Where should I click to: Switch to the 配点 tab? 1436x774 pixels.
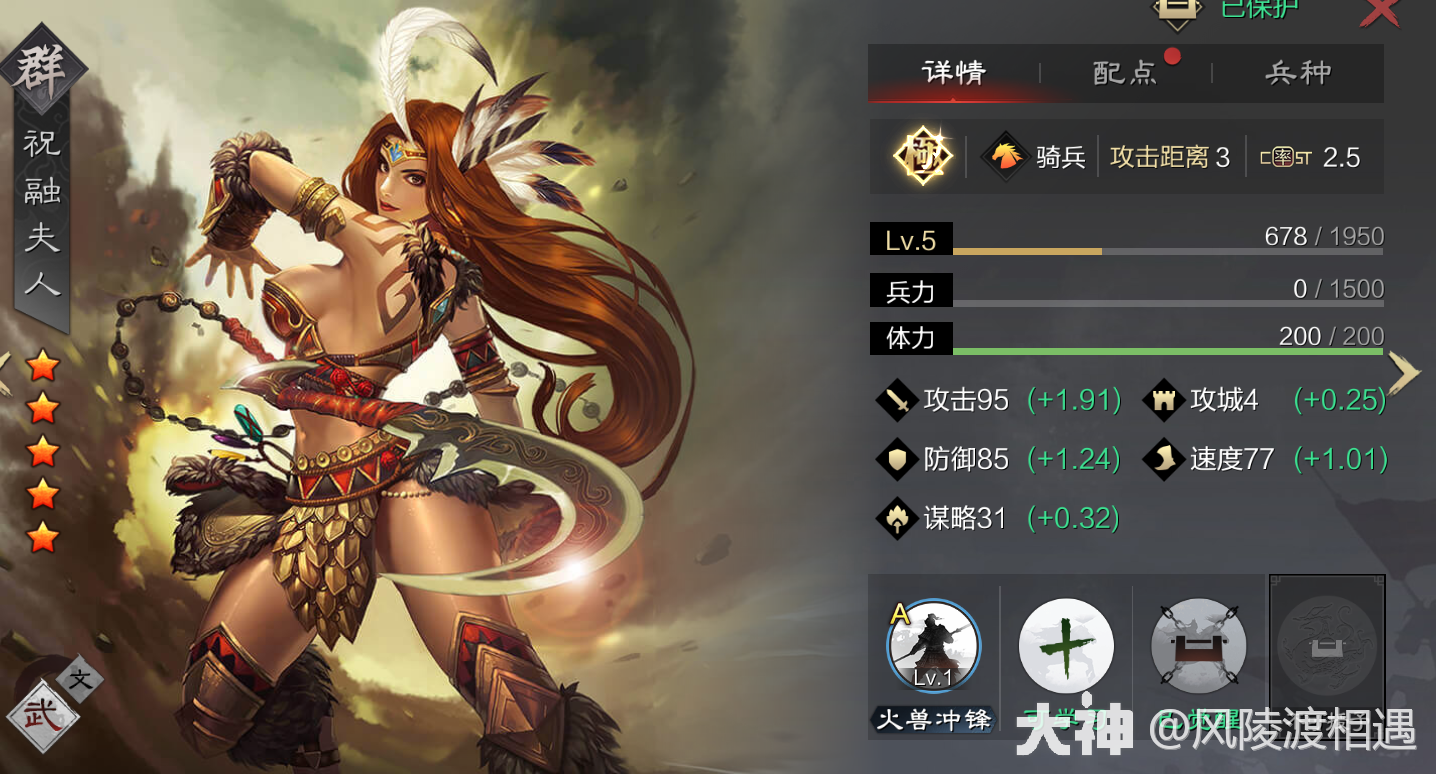tap(1125, 72)
